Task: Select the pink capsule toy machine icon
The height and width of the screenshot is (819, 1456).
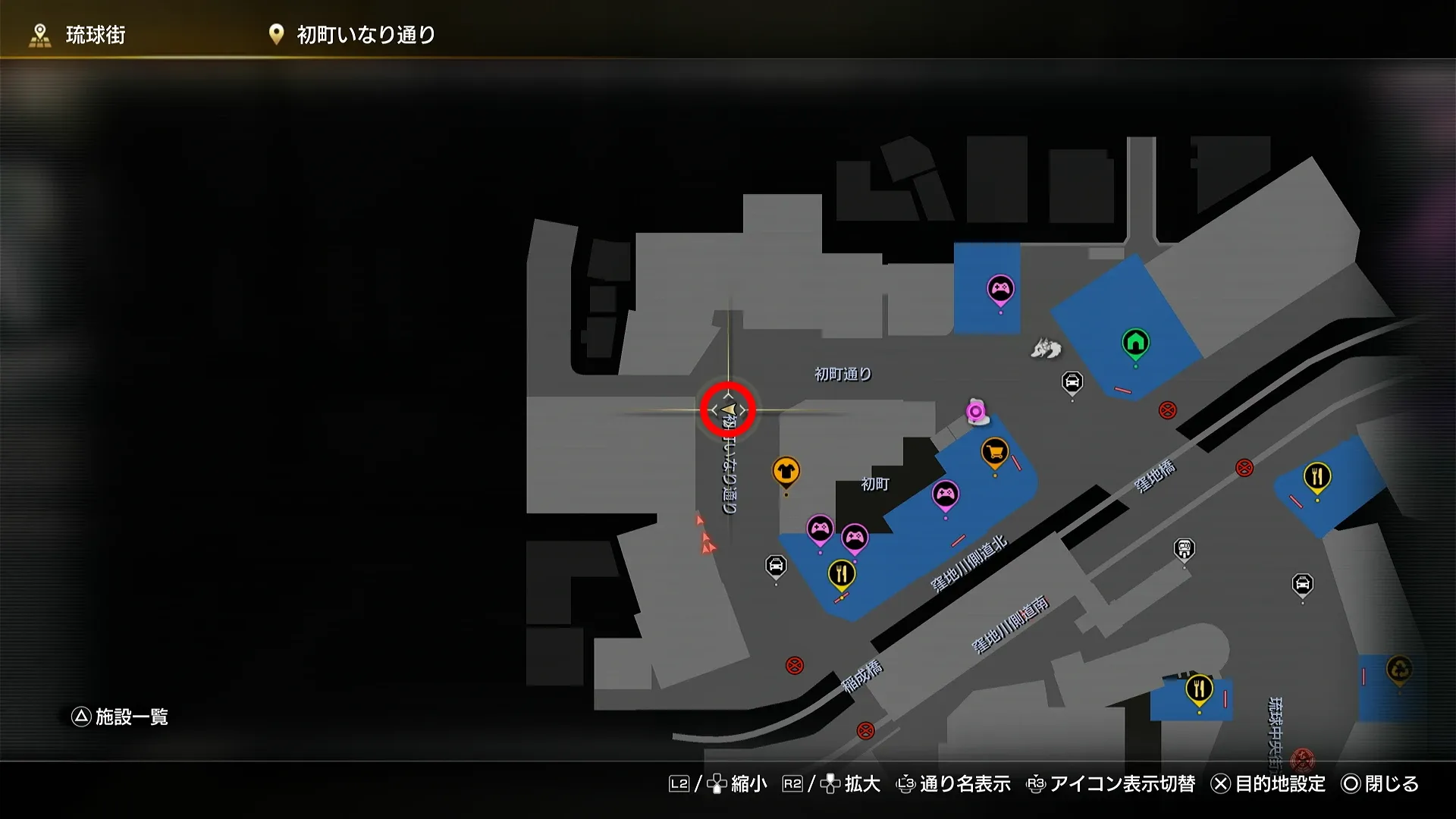Action: tap(977, 413)
